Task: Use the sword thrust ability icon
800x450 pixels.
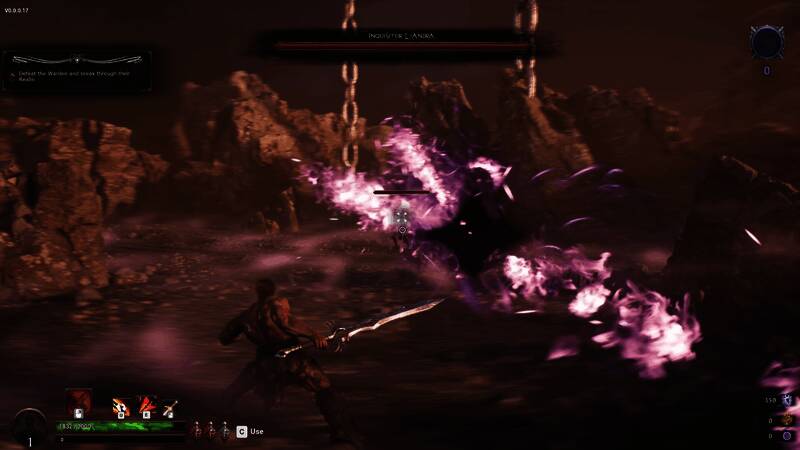Action: 169,407
